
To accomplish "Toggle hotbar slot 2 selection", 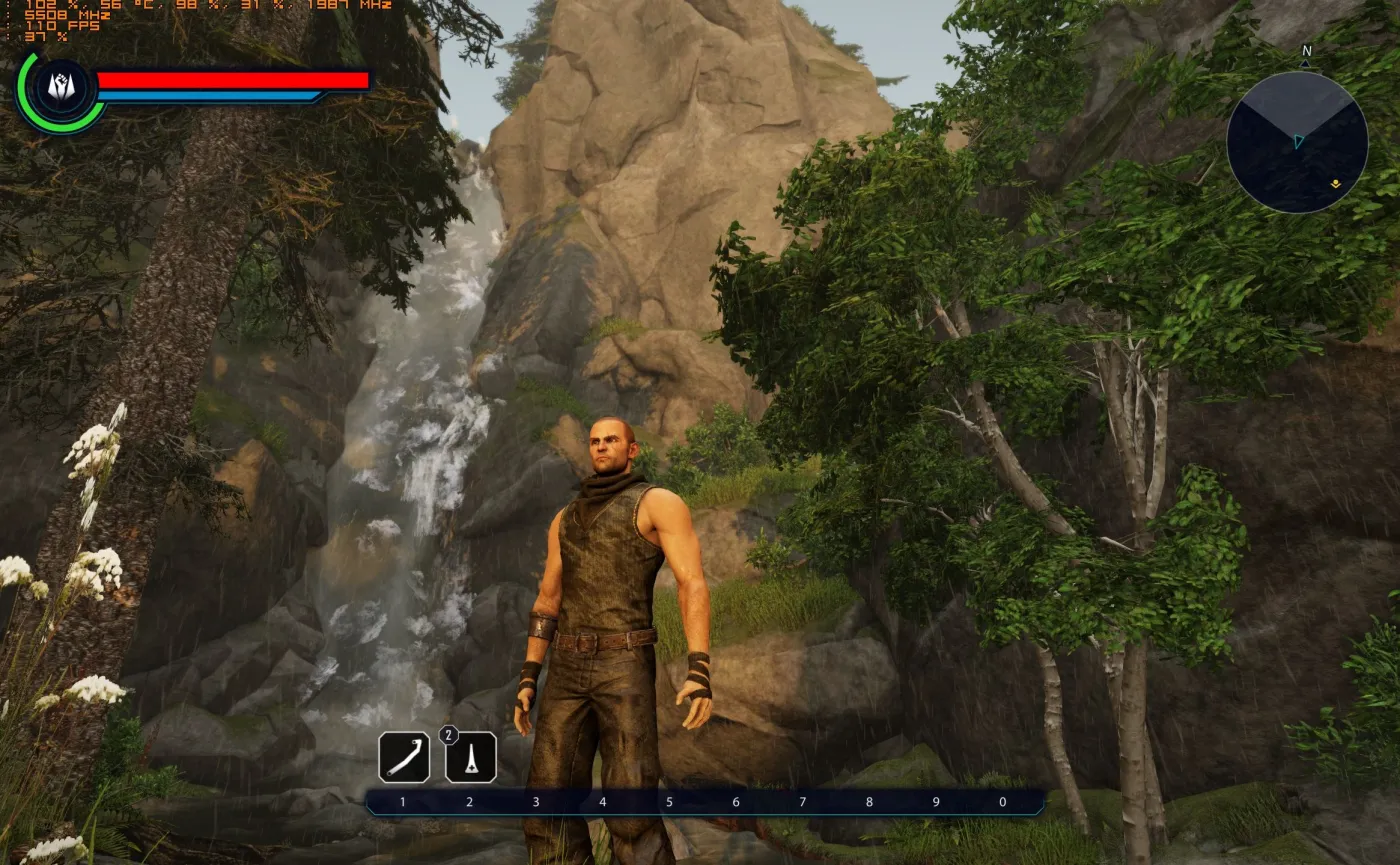I will pos(468,801).
